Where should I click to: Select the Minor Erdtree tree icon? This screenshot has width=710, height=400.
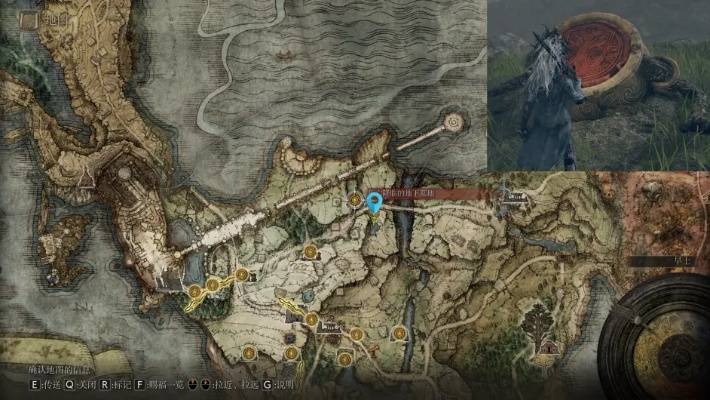coord(539,320)
